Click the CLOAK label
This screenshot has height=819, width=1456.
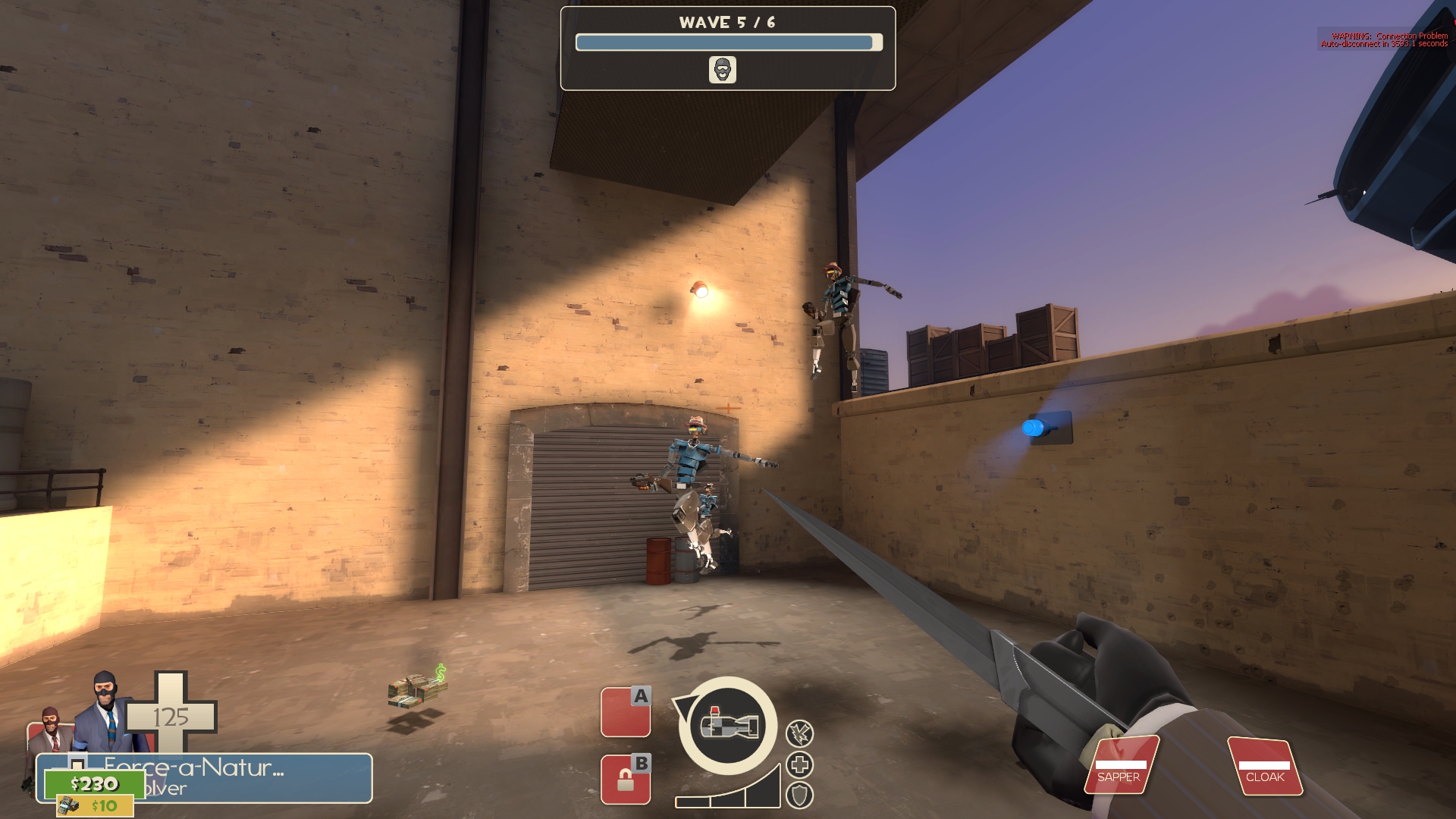pos(1269,777)
